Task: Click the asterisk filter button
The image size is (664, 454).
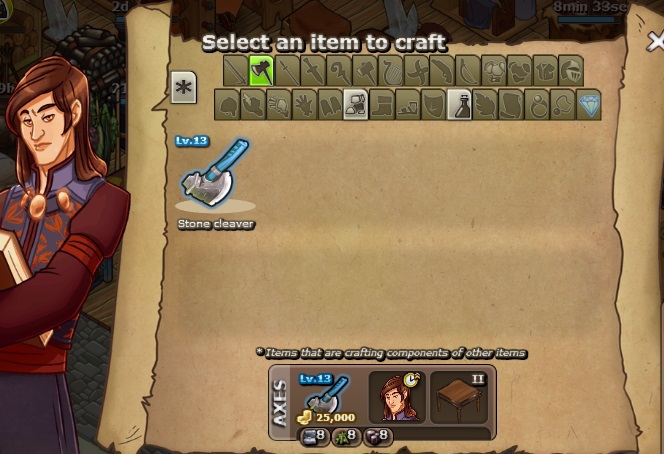Action: coord(183,87)
